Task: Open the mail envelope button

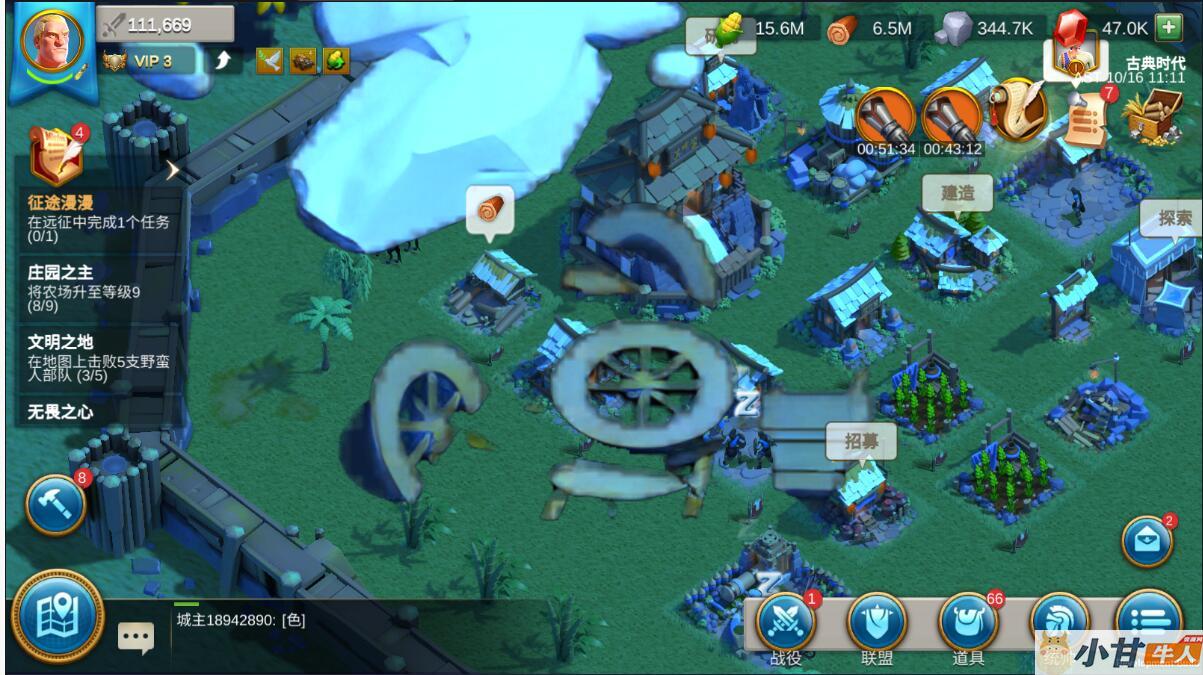Action: click(x=1148, y=541)
